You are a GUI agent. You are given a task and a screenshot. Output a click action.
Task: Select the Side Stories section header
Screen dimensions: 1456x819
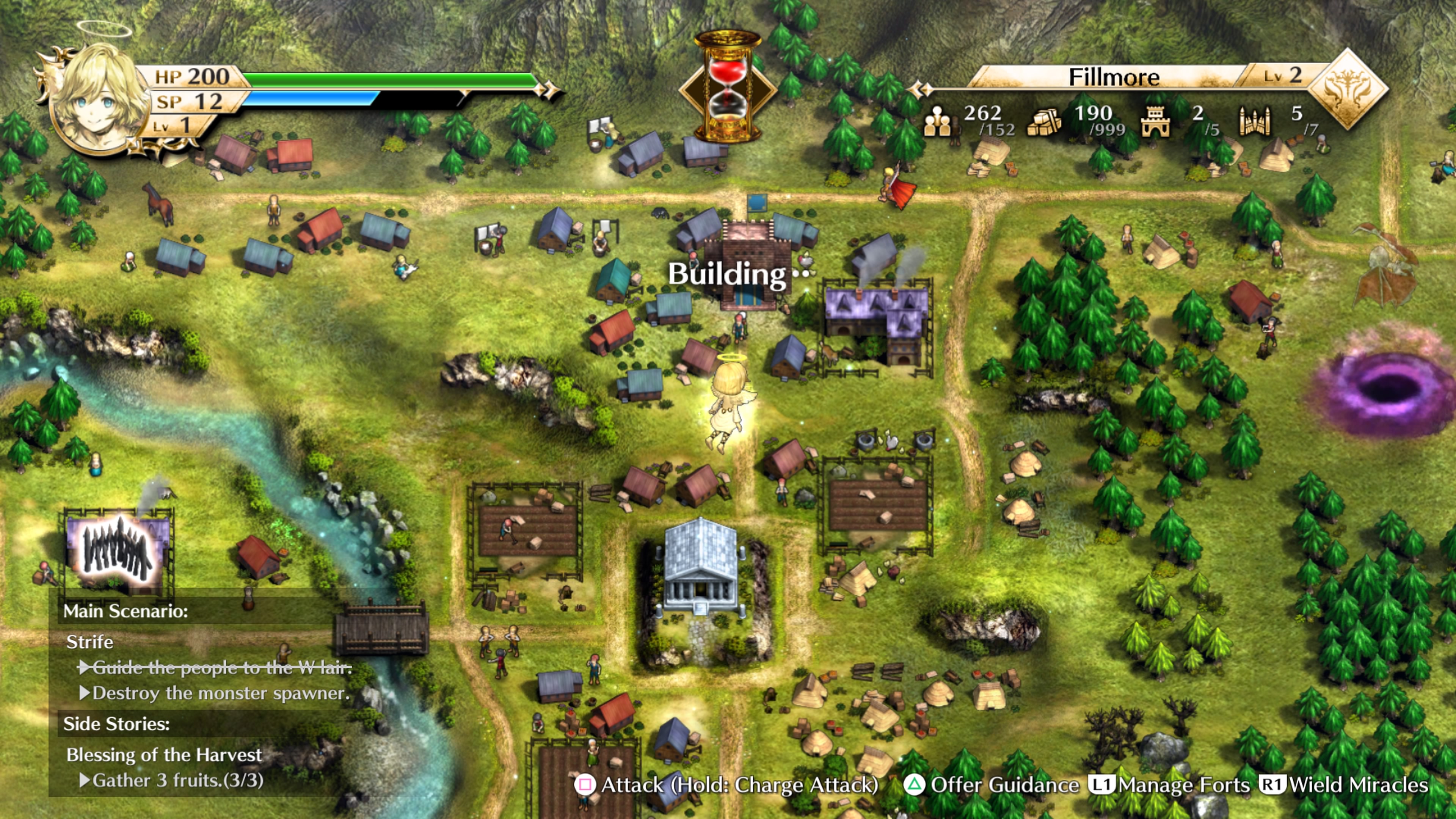(117, 724)
